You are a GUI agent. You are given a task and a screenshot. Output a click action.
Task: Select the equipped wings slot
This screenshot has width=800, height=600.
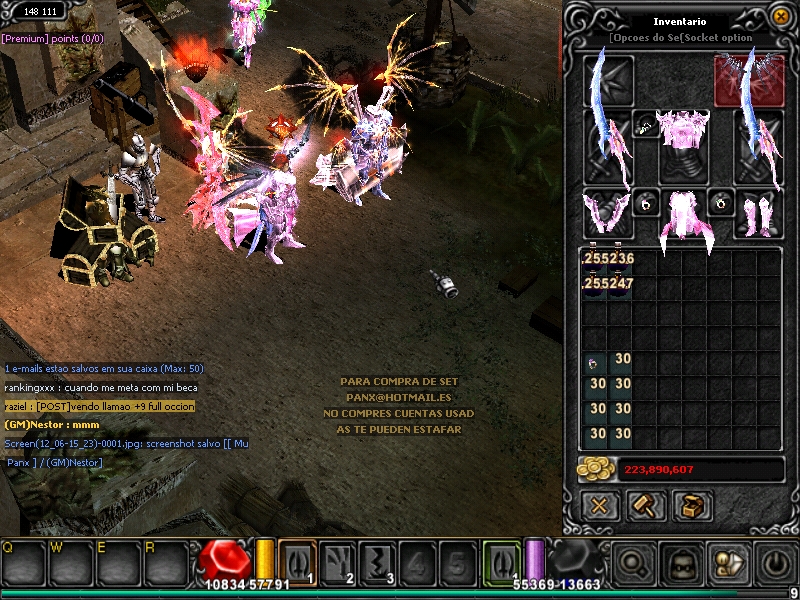[748, 78]
